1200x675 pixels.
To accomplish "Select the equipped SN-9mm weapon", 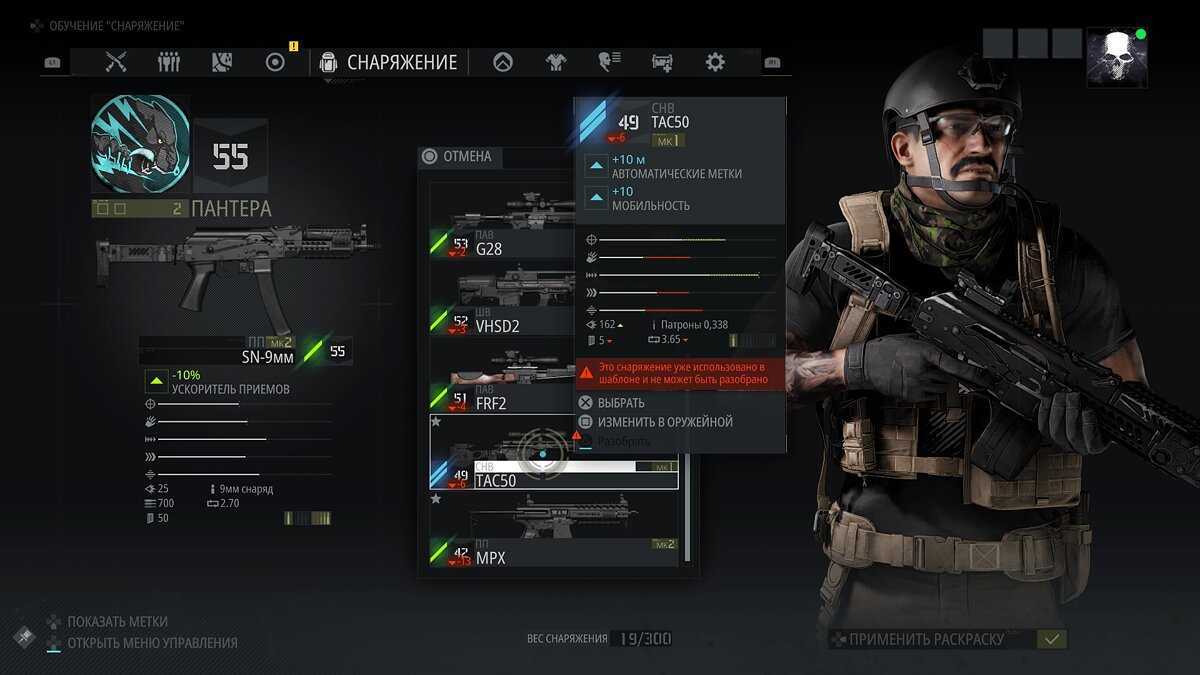I will click(x=235, y=267).
